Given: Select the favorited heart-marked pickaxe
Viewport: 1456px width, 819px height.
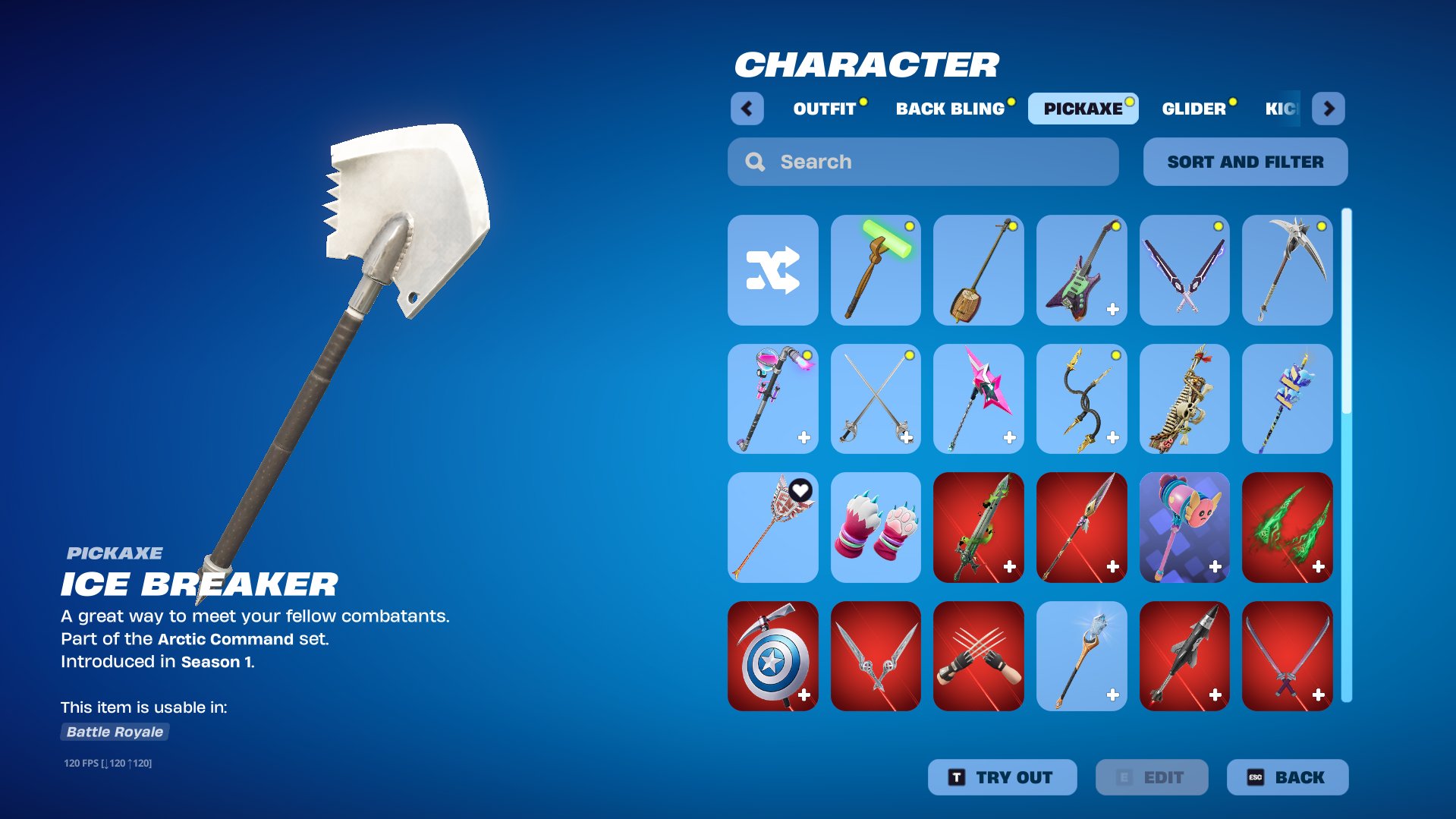Looking at the screenshot, I should pos(772,528).
